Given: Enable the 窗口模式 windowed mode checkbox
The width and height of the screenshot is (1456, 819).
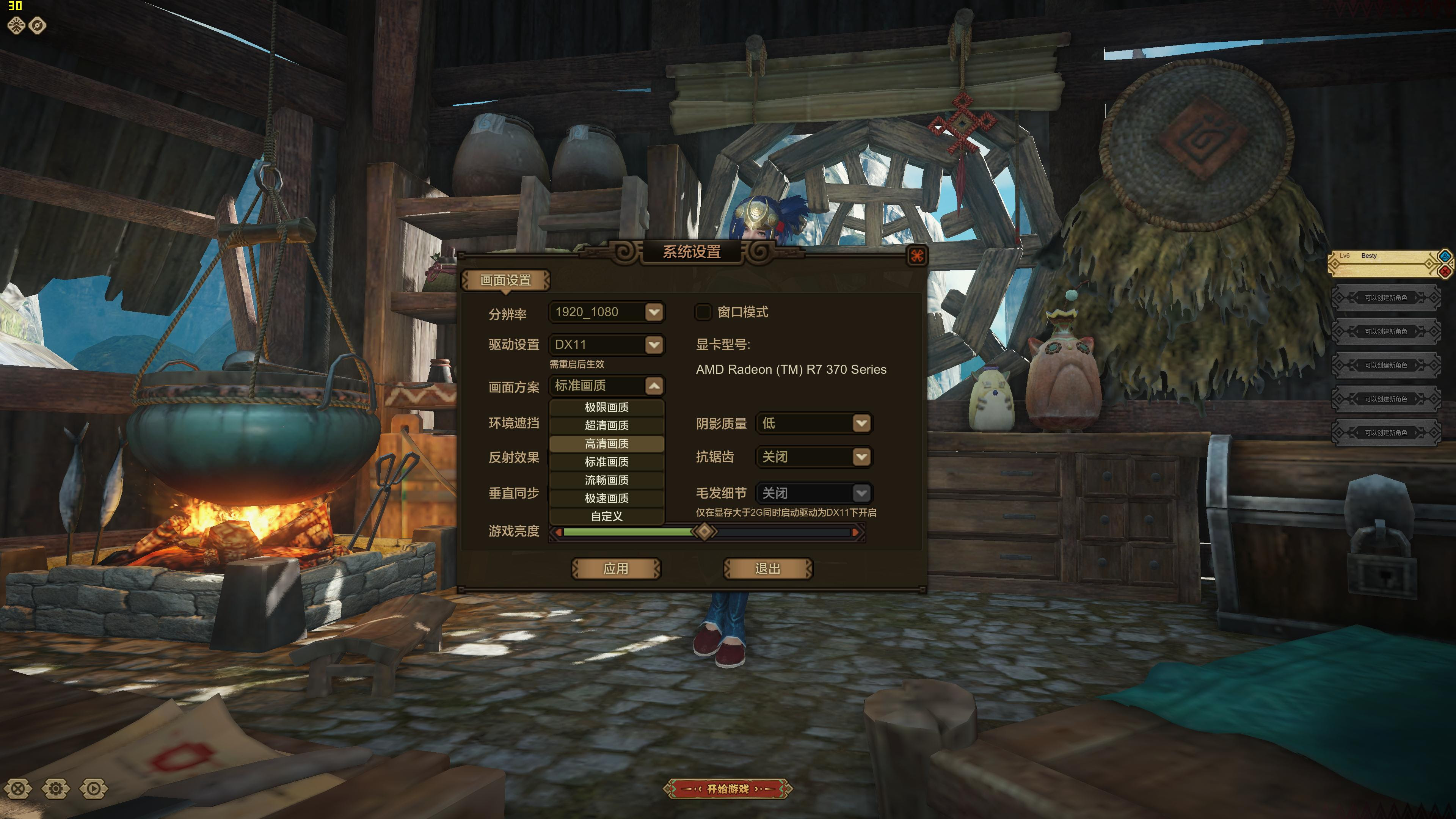Looking at the screenshot, I should [704, 312].
